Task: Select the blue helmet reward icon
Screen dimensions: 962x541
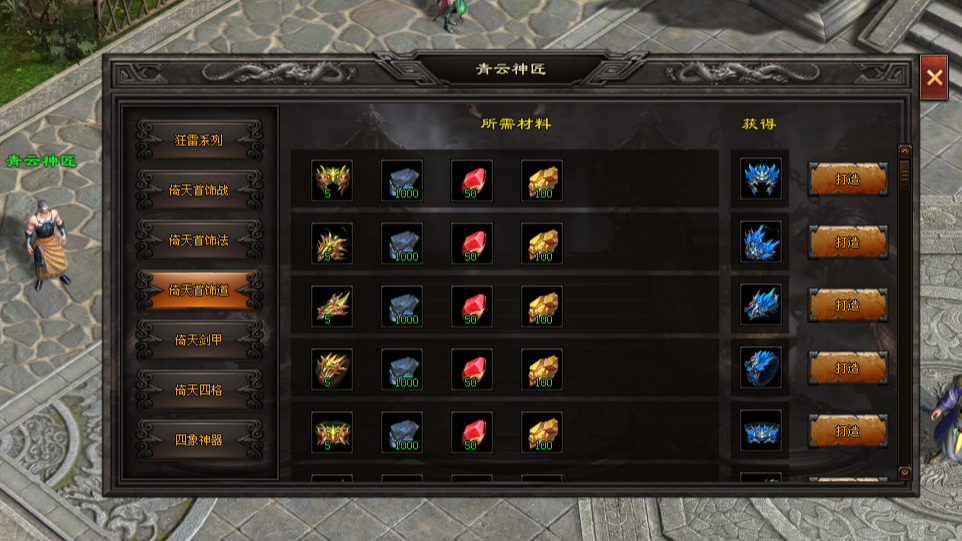Action: point(761,180)
